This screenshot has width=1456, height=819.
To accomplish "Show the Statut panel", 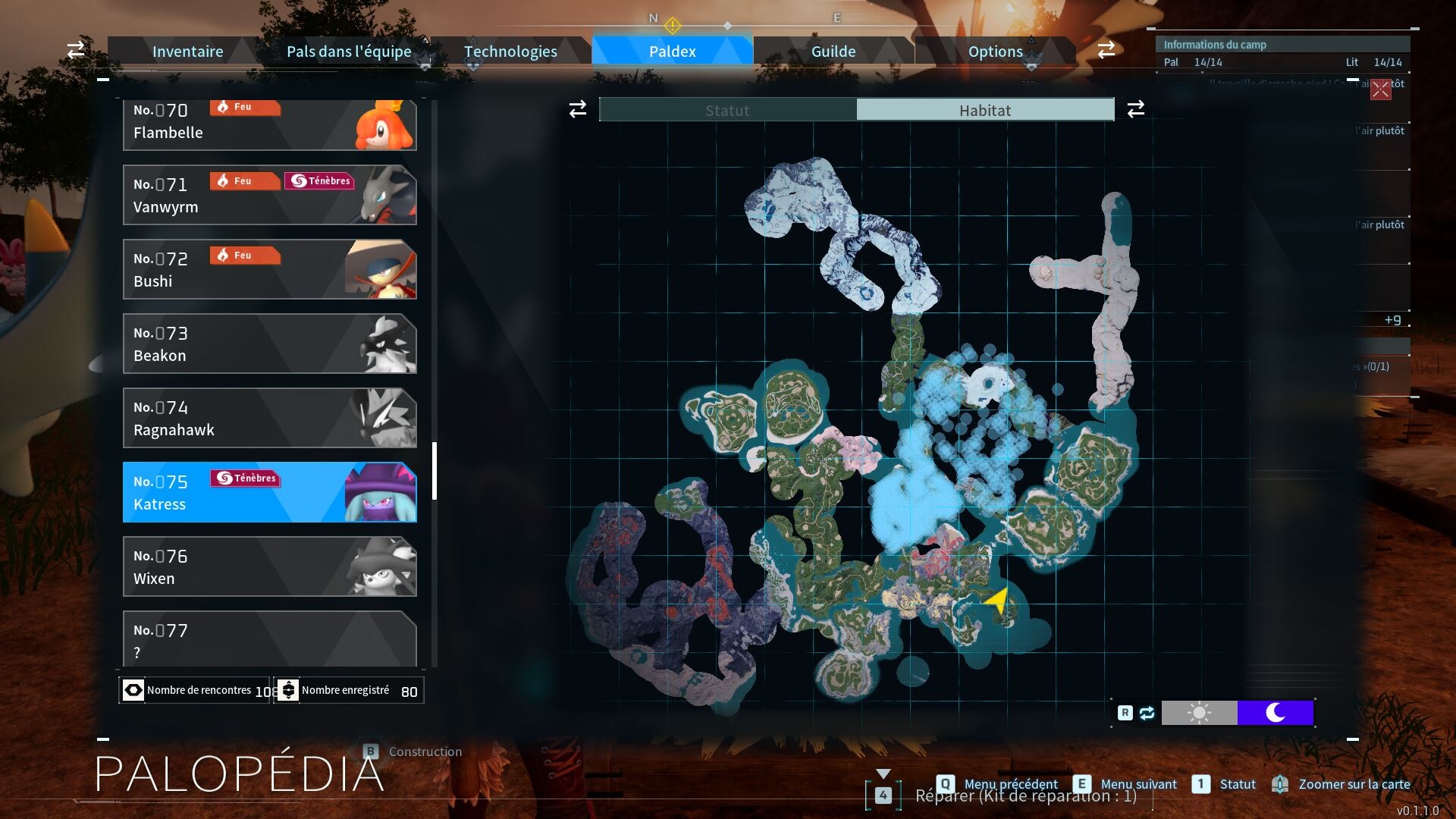I will tap(727, 110).
